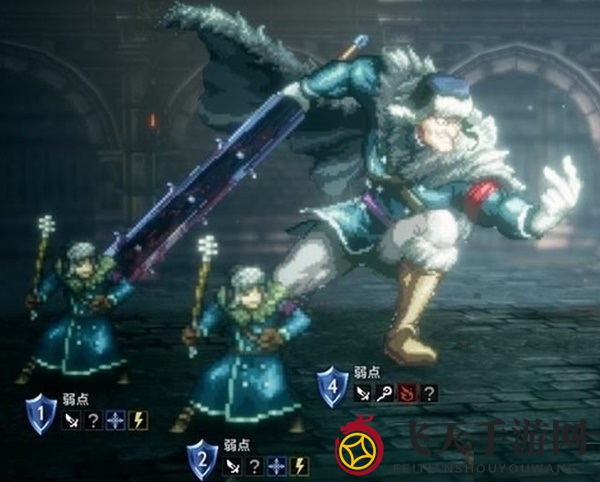
Task: Inspect the red fire weakness icon
Action: [409, 393]
